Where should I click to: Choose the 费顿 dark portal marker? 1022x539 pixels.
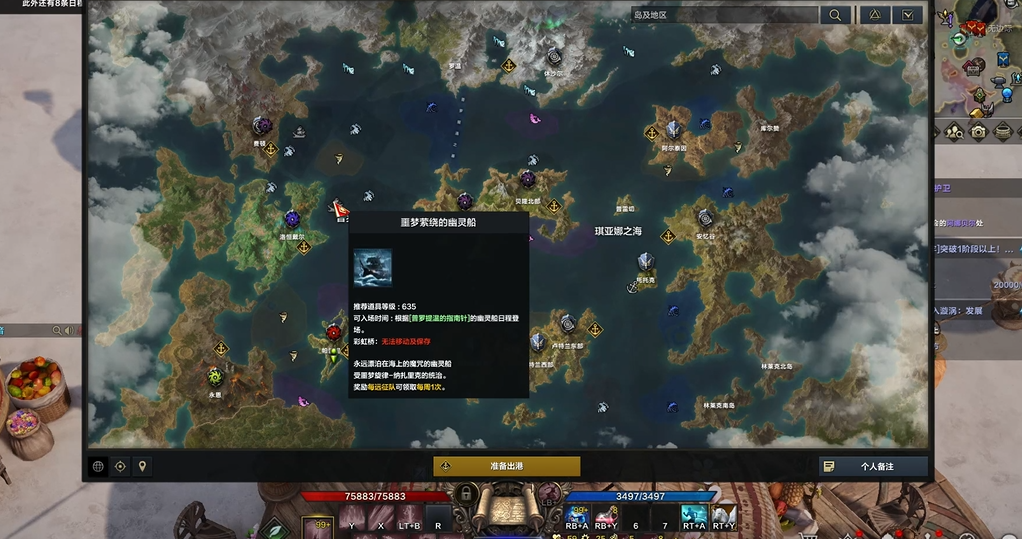coord(261,126)
